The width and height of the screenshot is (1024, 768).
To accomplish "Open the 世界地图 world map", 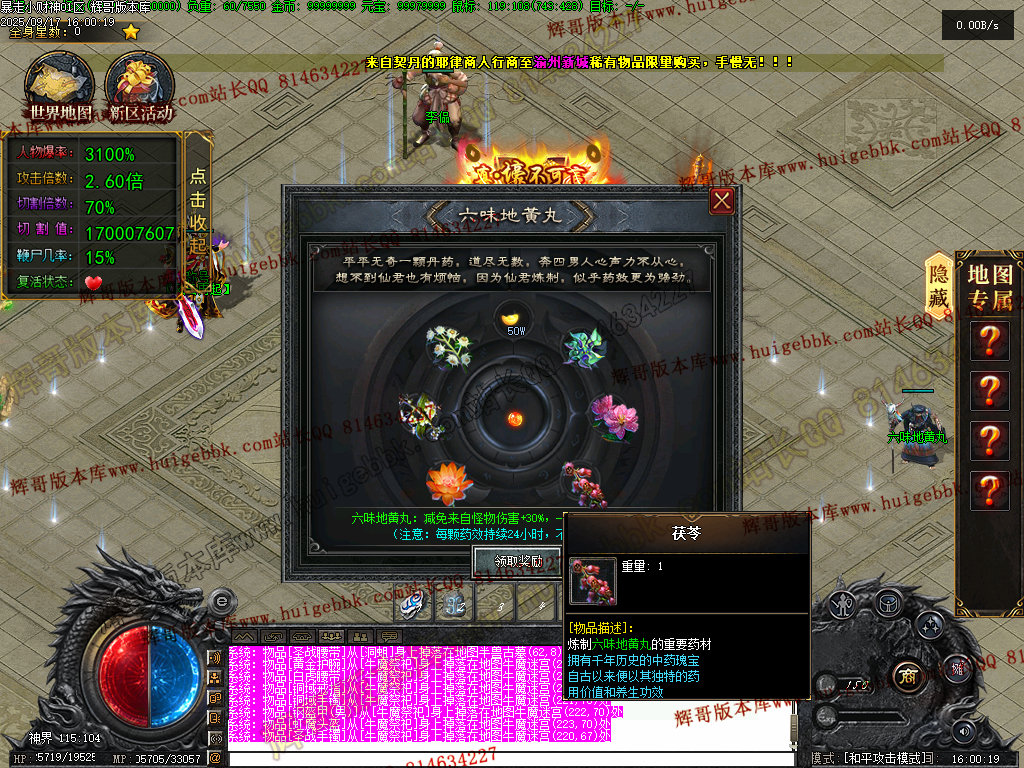I will click(60, 87).
